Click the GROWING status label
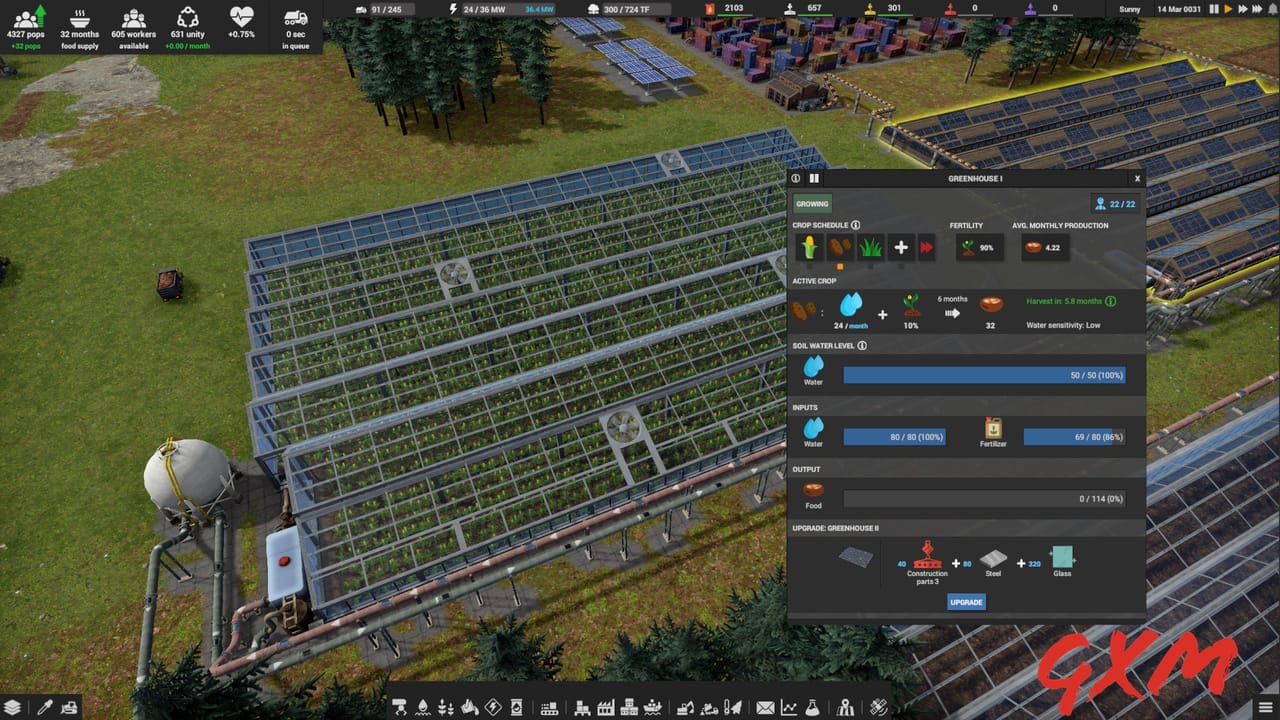 pyautogui.click(x=812, y=203)
